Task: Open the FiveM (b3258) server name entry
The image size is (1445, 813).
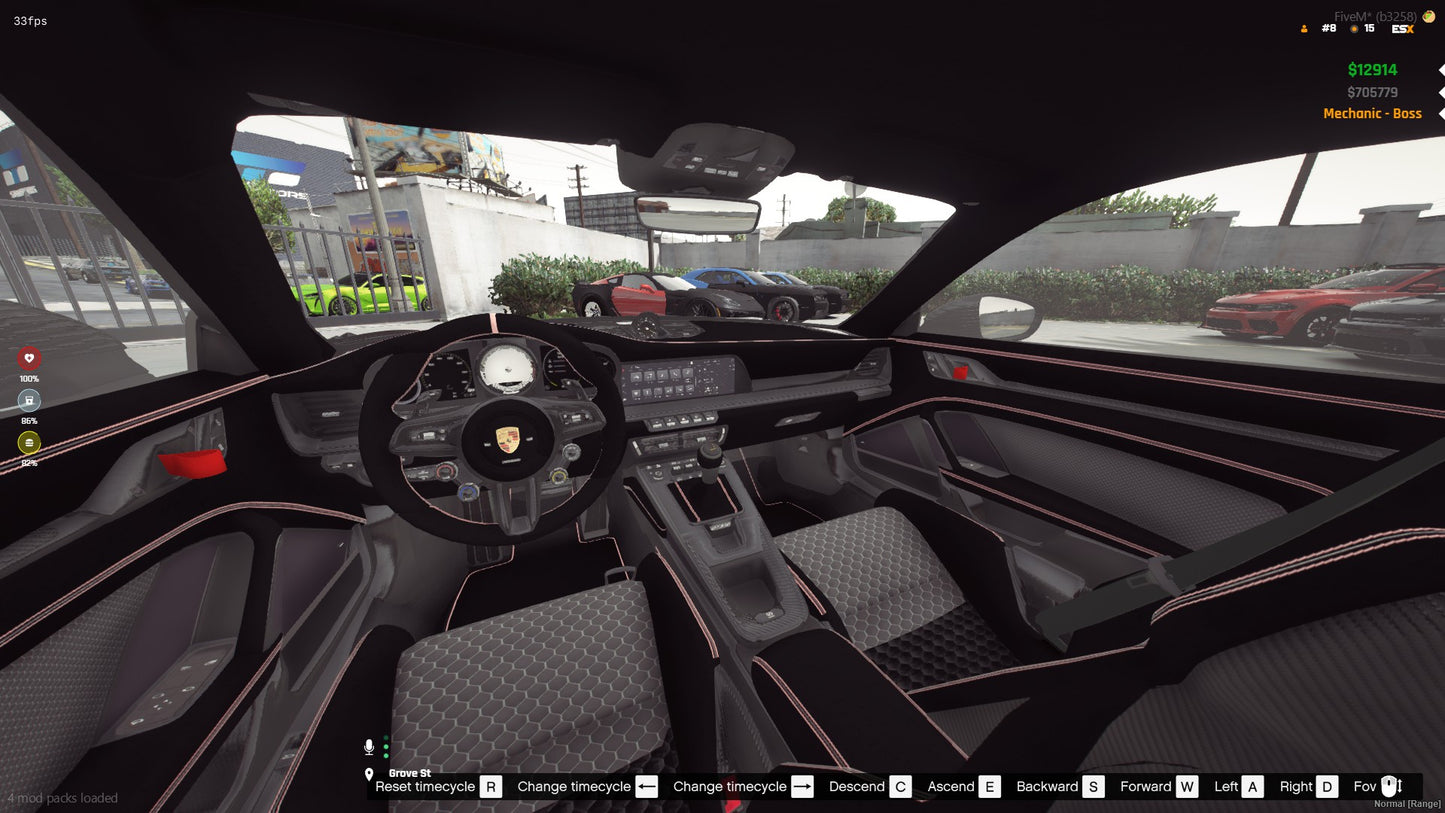Action: (x=1373, y=15)
